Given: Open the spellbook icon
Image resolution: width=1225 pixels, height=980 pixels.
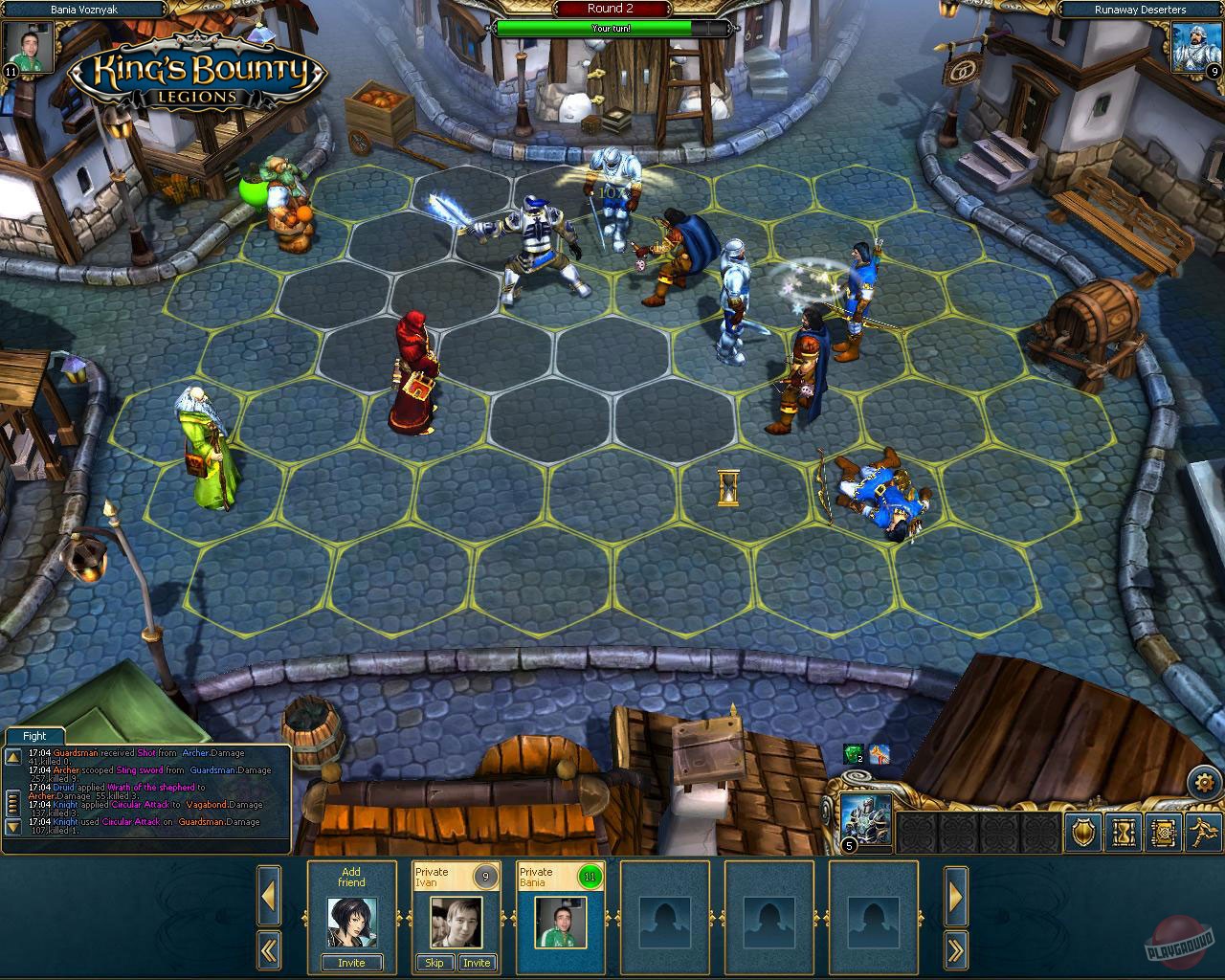Looking at the screenshot, I should [x=1163, y=834].
